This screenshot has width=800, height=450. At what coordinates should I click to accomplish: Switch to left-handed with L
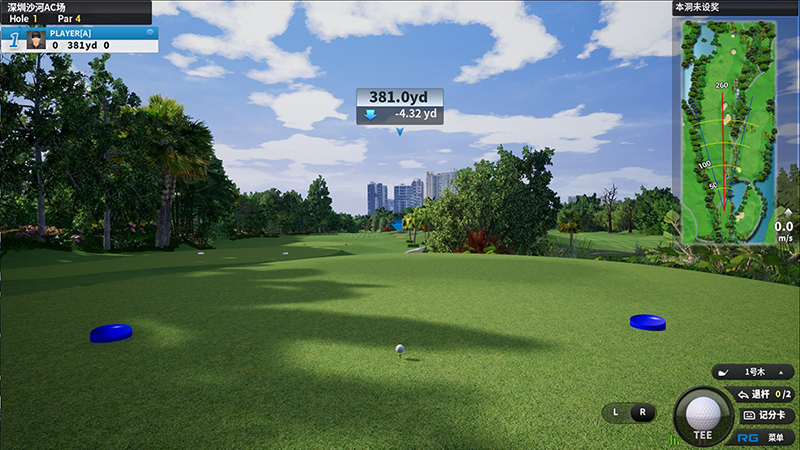(x=616, y=412)
